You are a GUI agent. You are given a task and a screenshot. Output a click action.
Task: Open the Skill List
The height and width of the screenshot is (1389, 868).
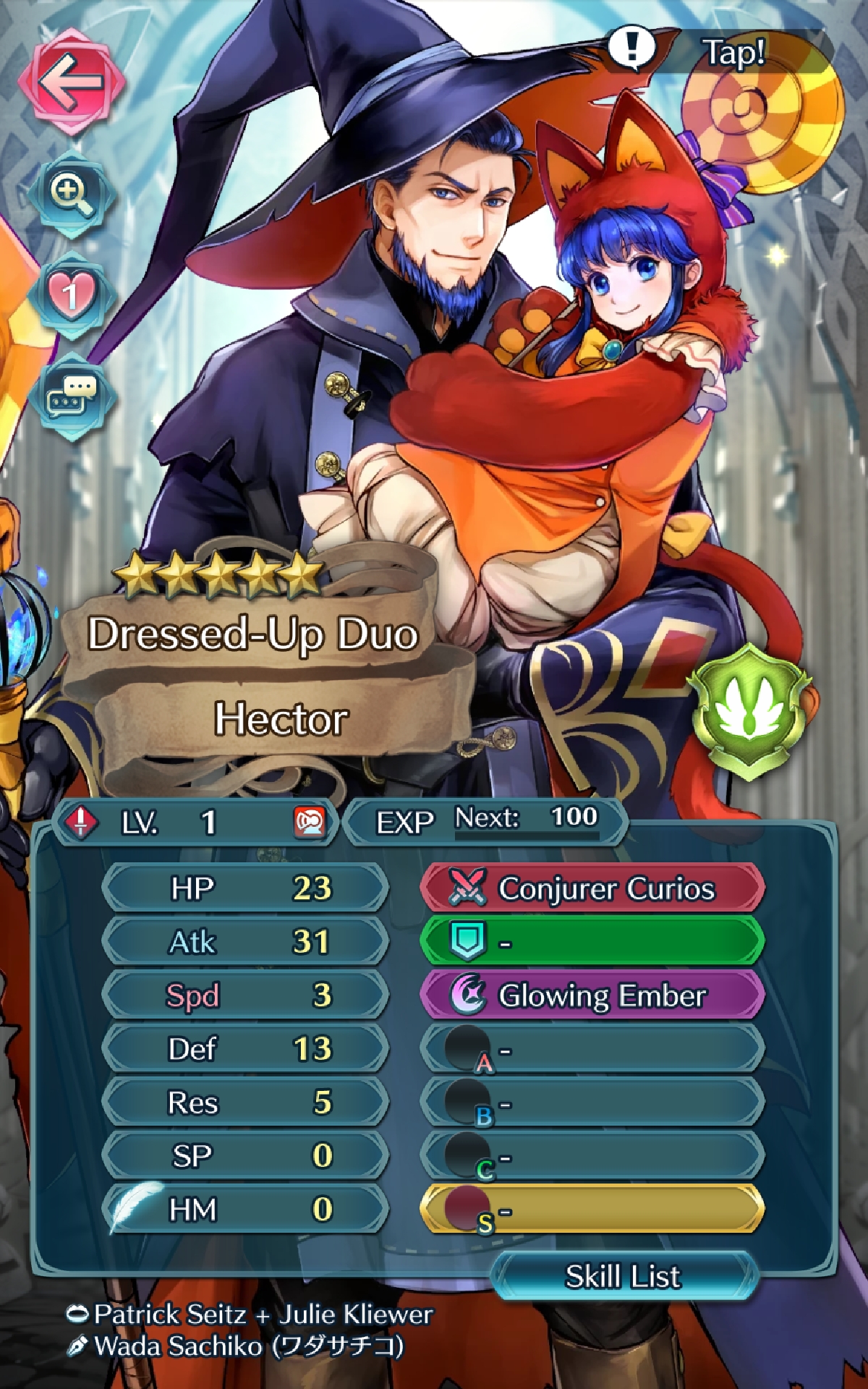click(624, 1276)
